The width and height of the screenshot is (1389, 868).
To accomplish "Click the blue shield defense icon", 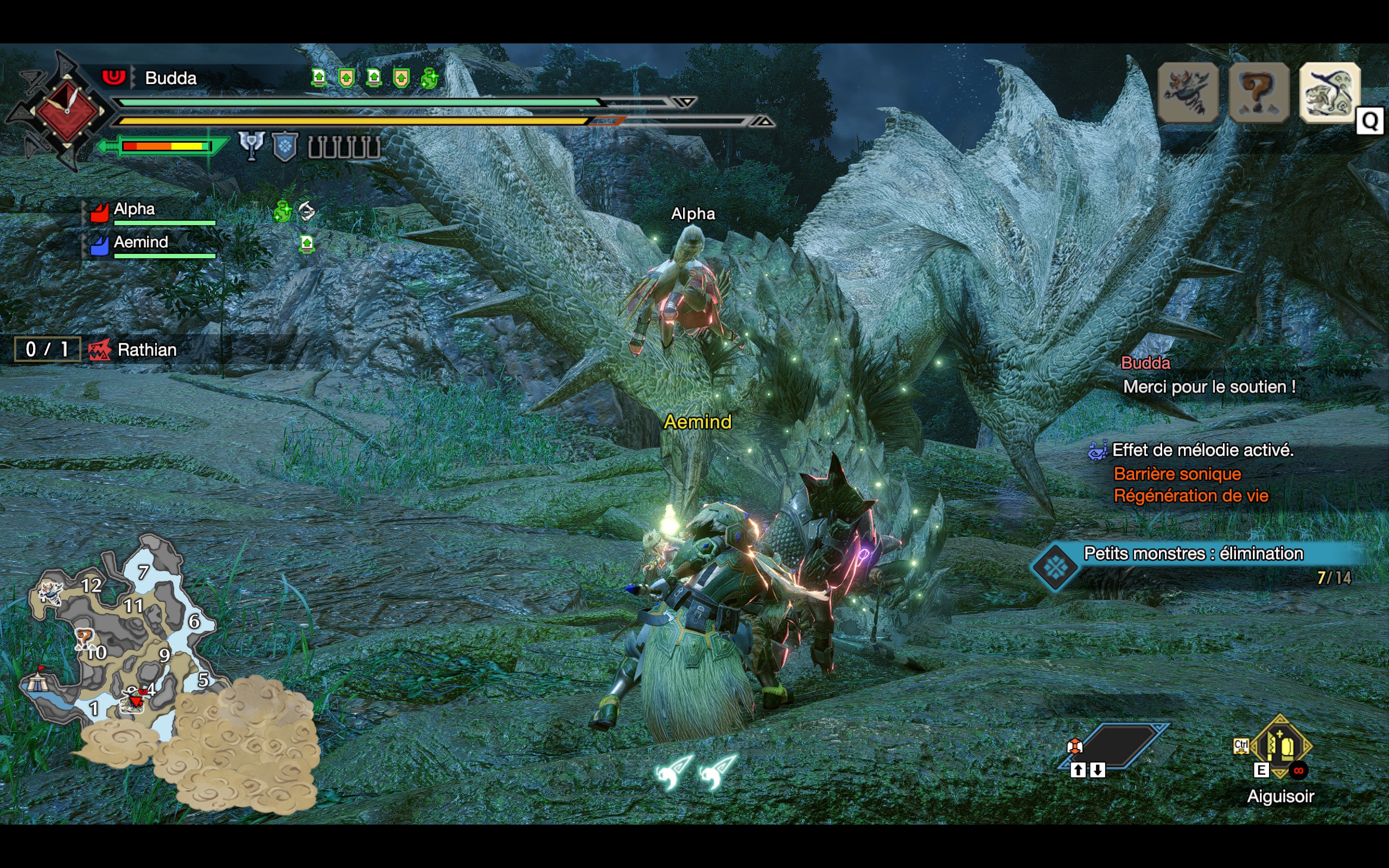I will (285, 146).
